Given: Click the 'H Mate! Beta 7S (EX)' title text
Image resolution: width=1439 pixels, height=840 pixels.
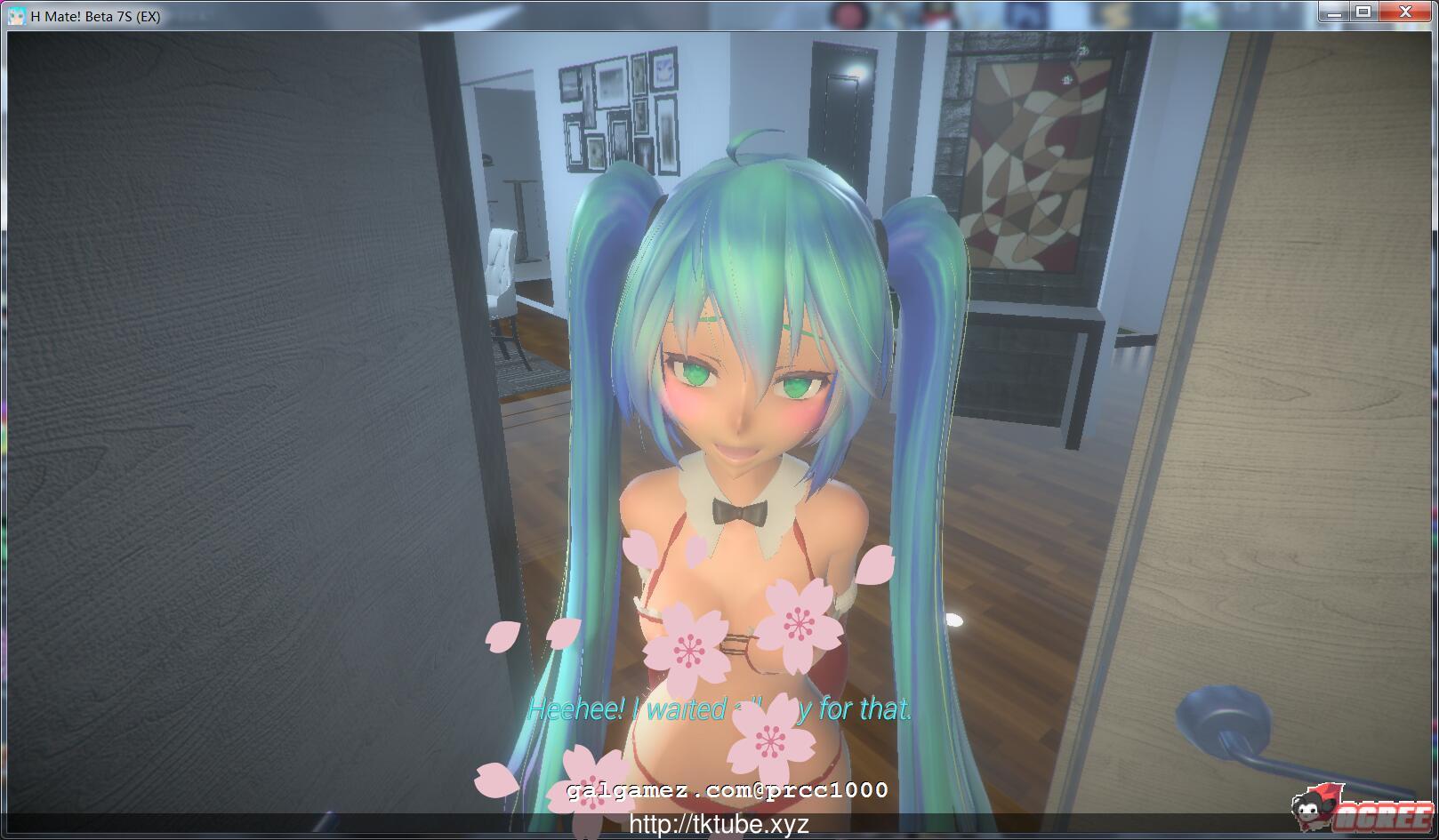Looking at the screenshot, I should (92, 13).
